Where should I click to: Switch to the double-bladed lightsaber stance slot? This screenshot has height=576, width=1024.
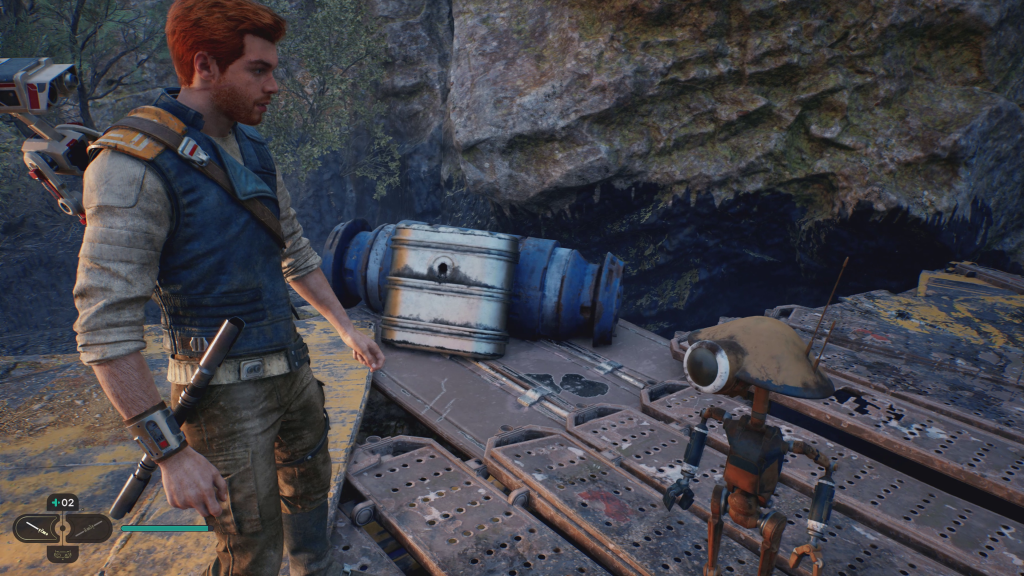89,528
